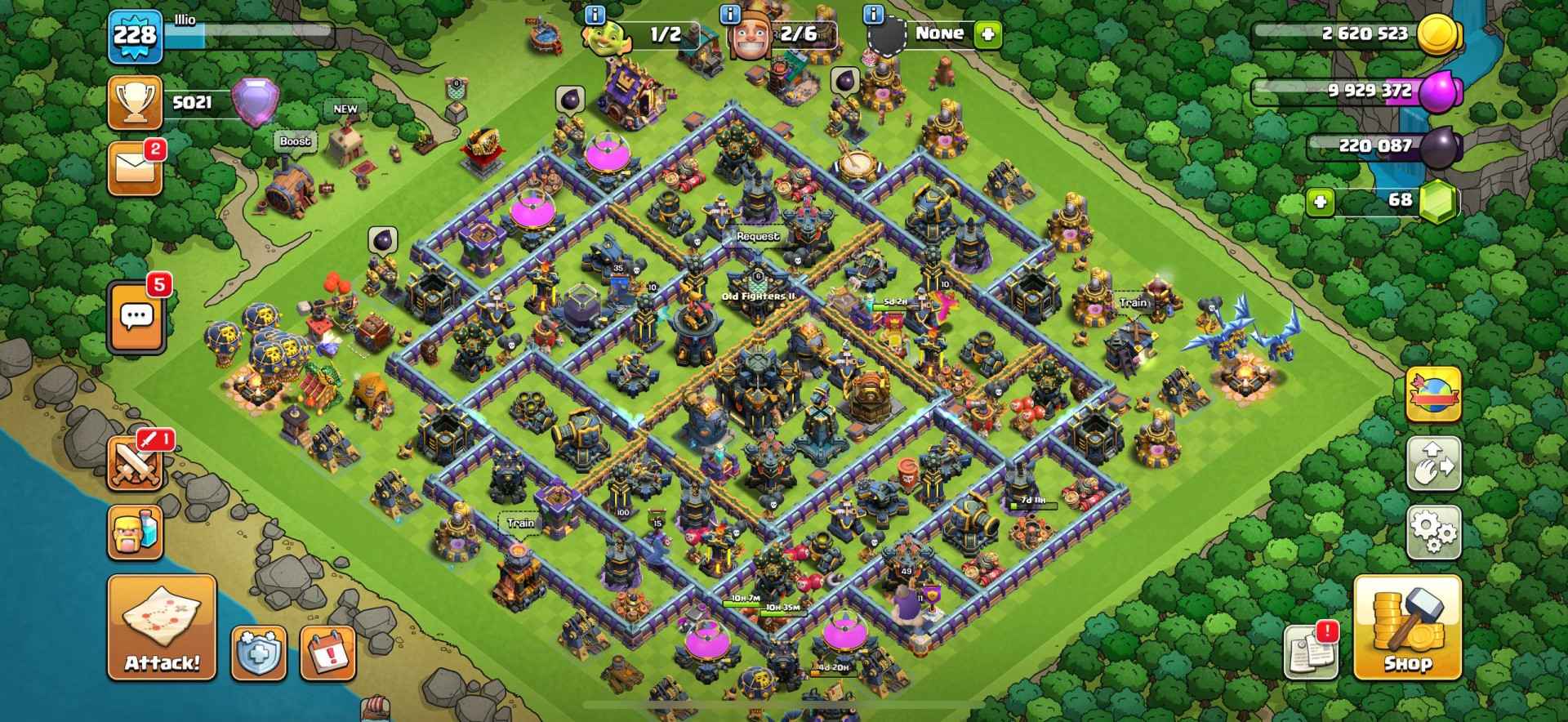
Task: Tap the Attack! button
Action: [162, 627]
